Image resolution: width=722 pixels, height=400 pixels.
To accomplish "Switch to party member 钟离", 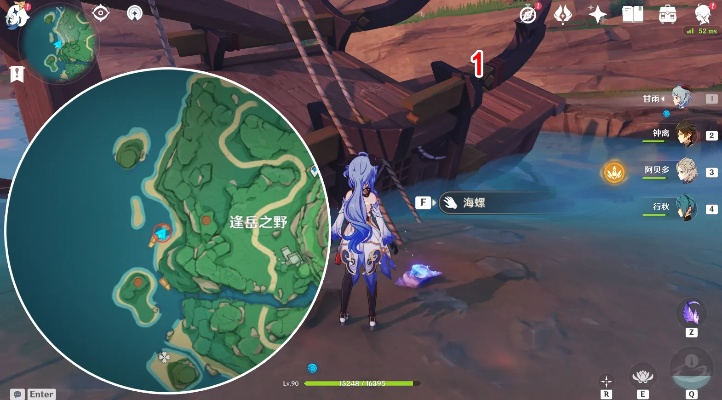I will (x=685, y=134).
